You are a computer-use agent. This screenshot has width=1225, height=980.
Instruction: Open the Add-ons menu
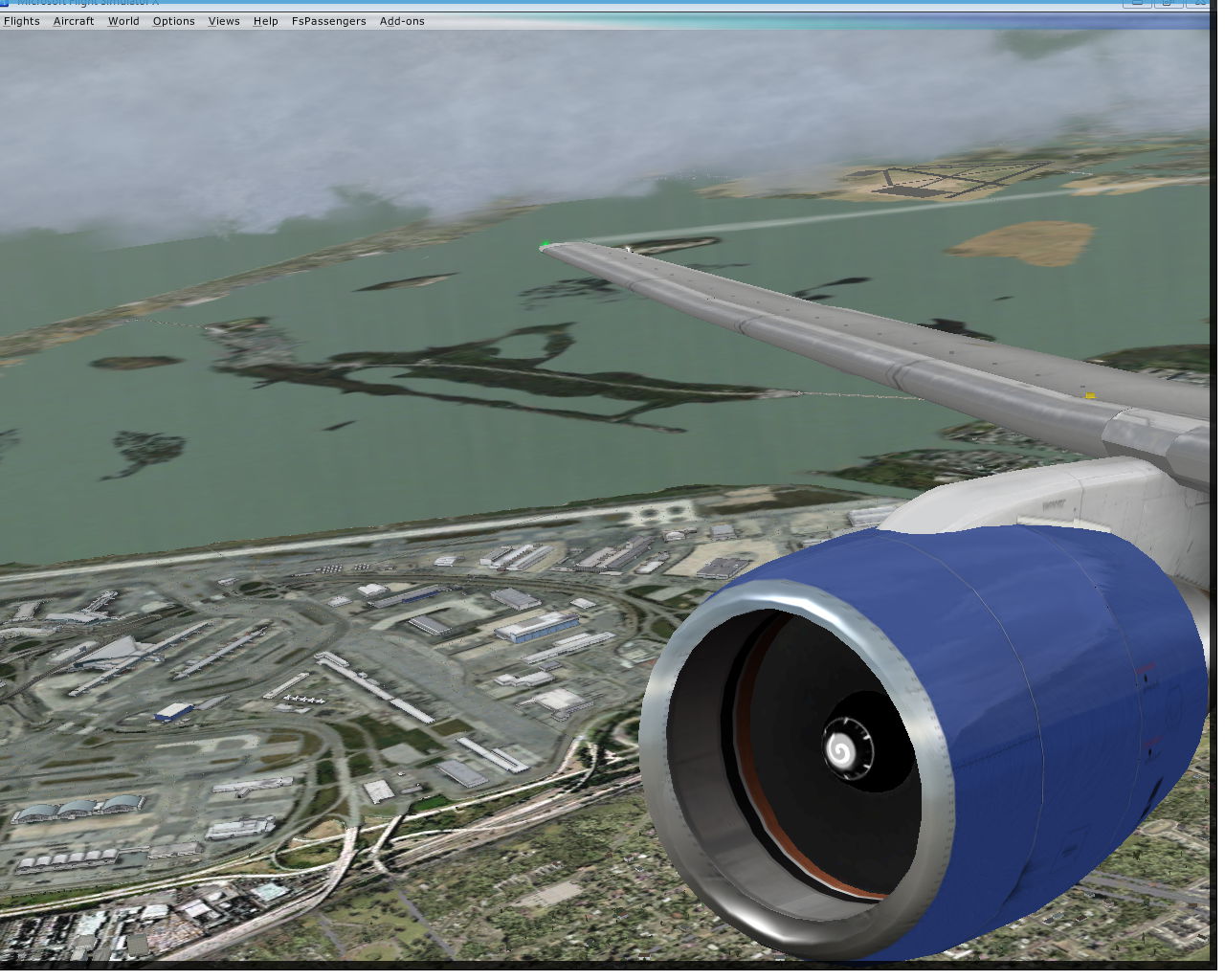pyautogui.click(x=402, y=21)
